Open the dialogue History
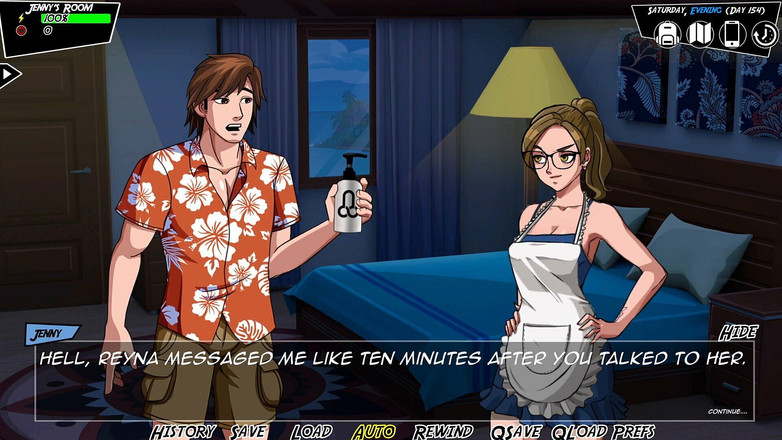Viewport: 782px width, 440px height. point(183,431)
